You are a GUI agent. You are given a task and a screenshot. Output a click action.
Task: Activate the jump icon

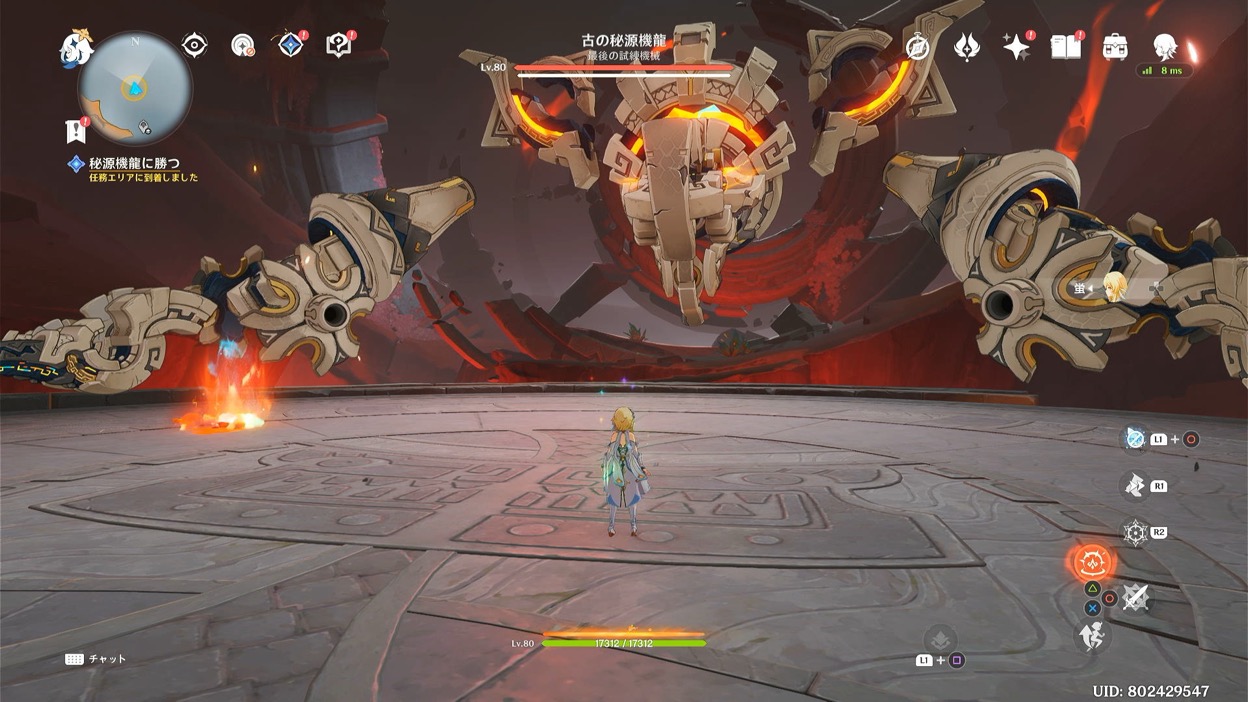coord(1092,634)
